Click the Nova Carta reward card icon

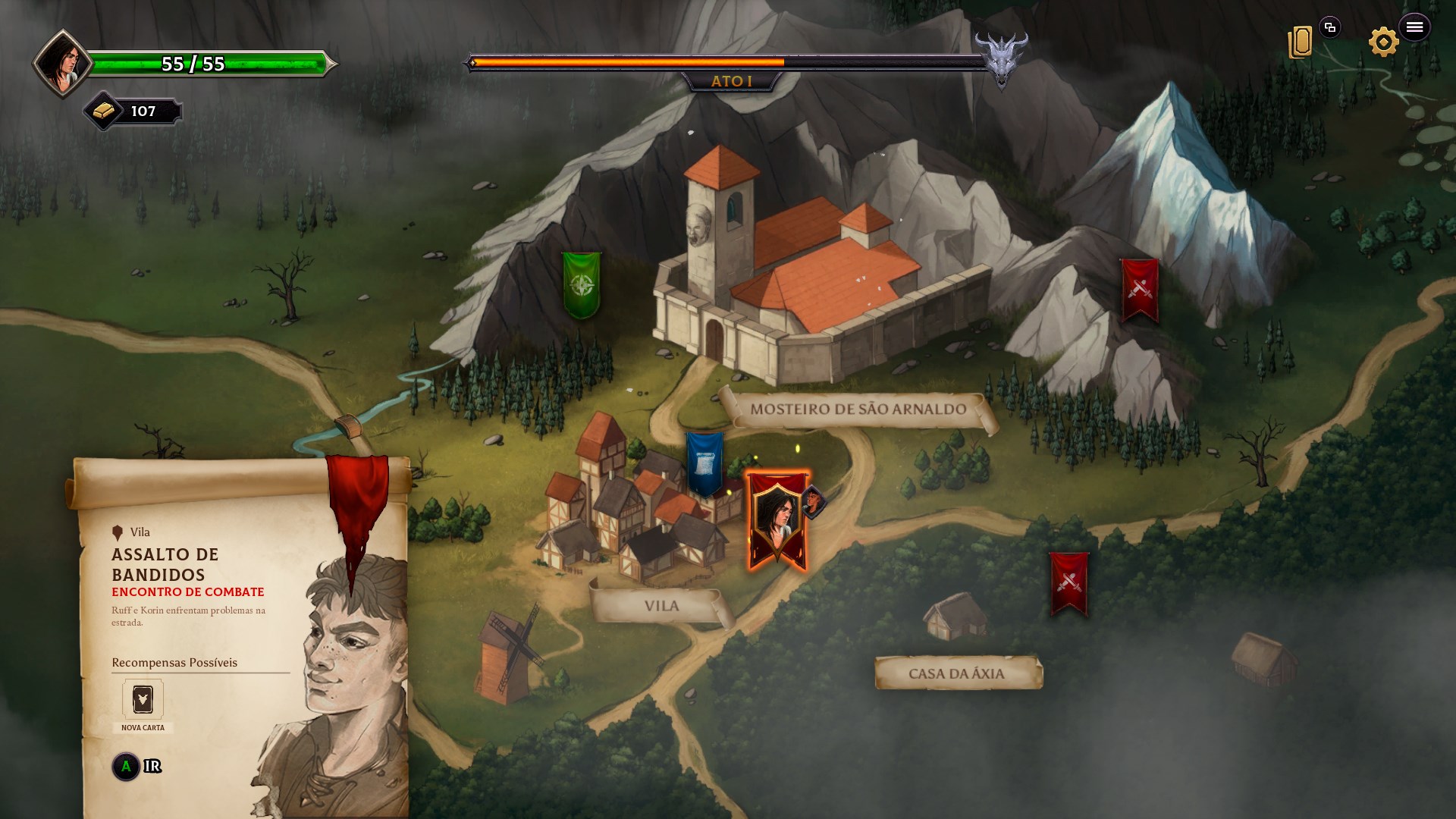(x=143, y=699)
